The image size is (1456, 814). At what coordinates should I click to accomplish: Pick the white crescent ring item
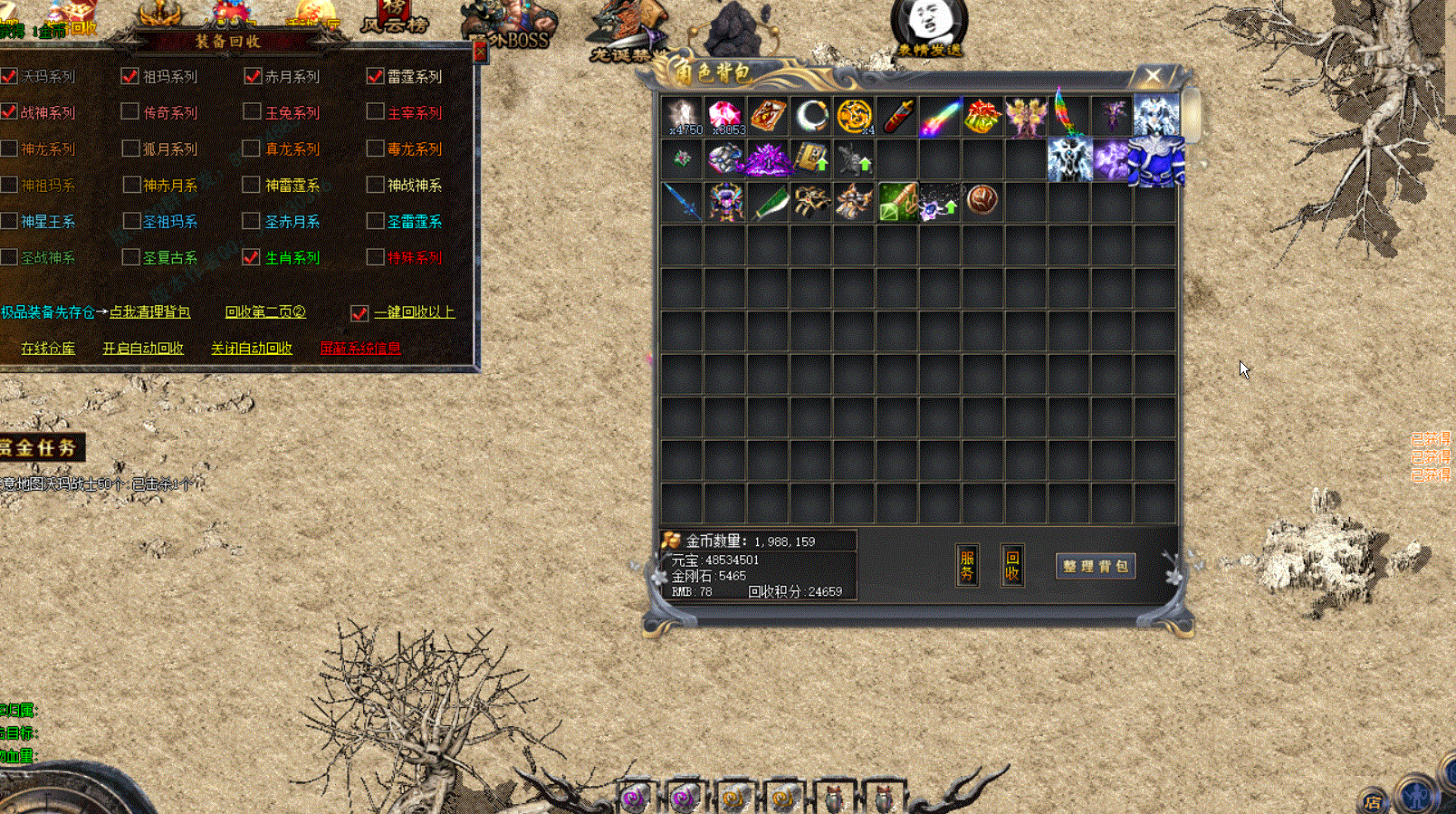click(x=811, y=116)
